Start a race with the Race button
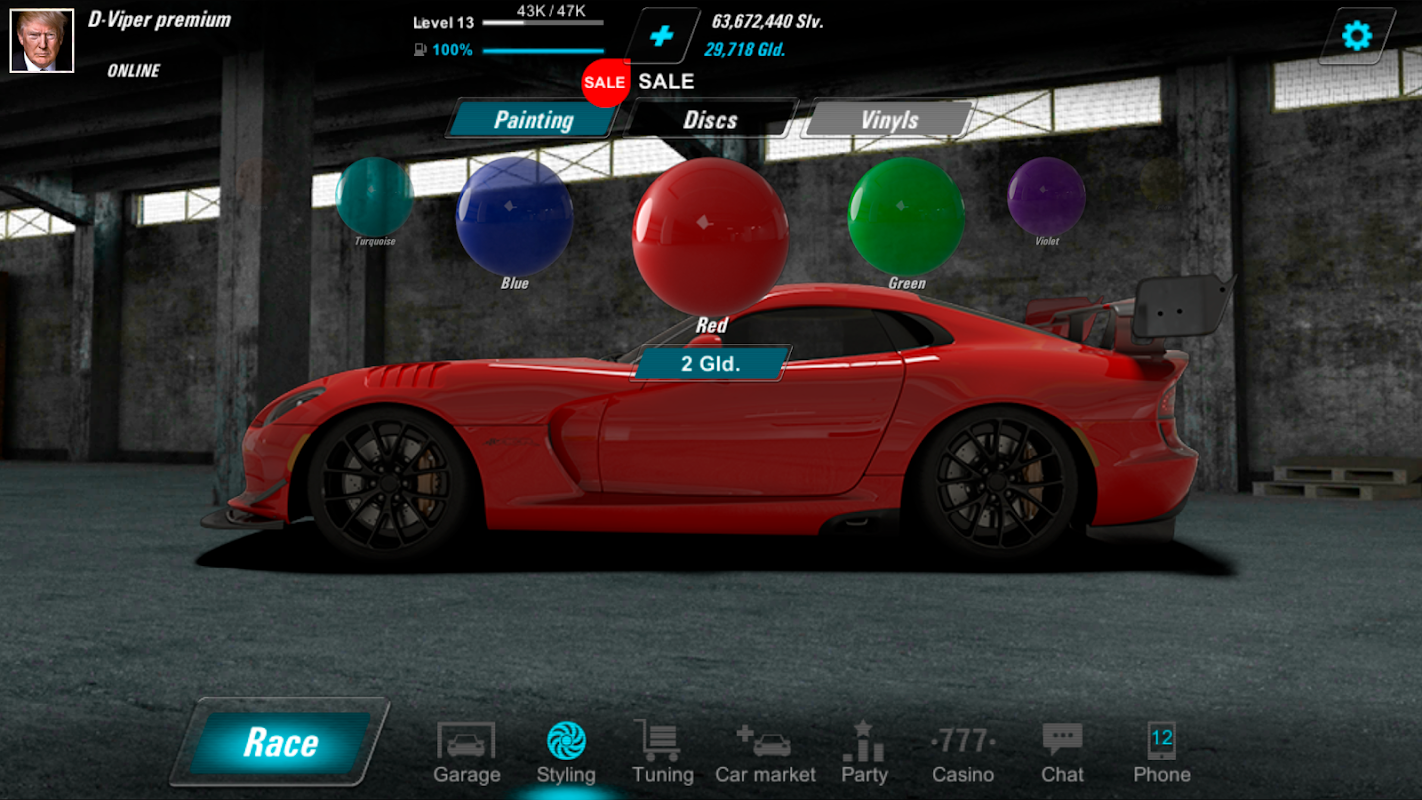Viewport: 1422px width, 800px height. (x=280, y=742)
